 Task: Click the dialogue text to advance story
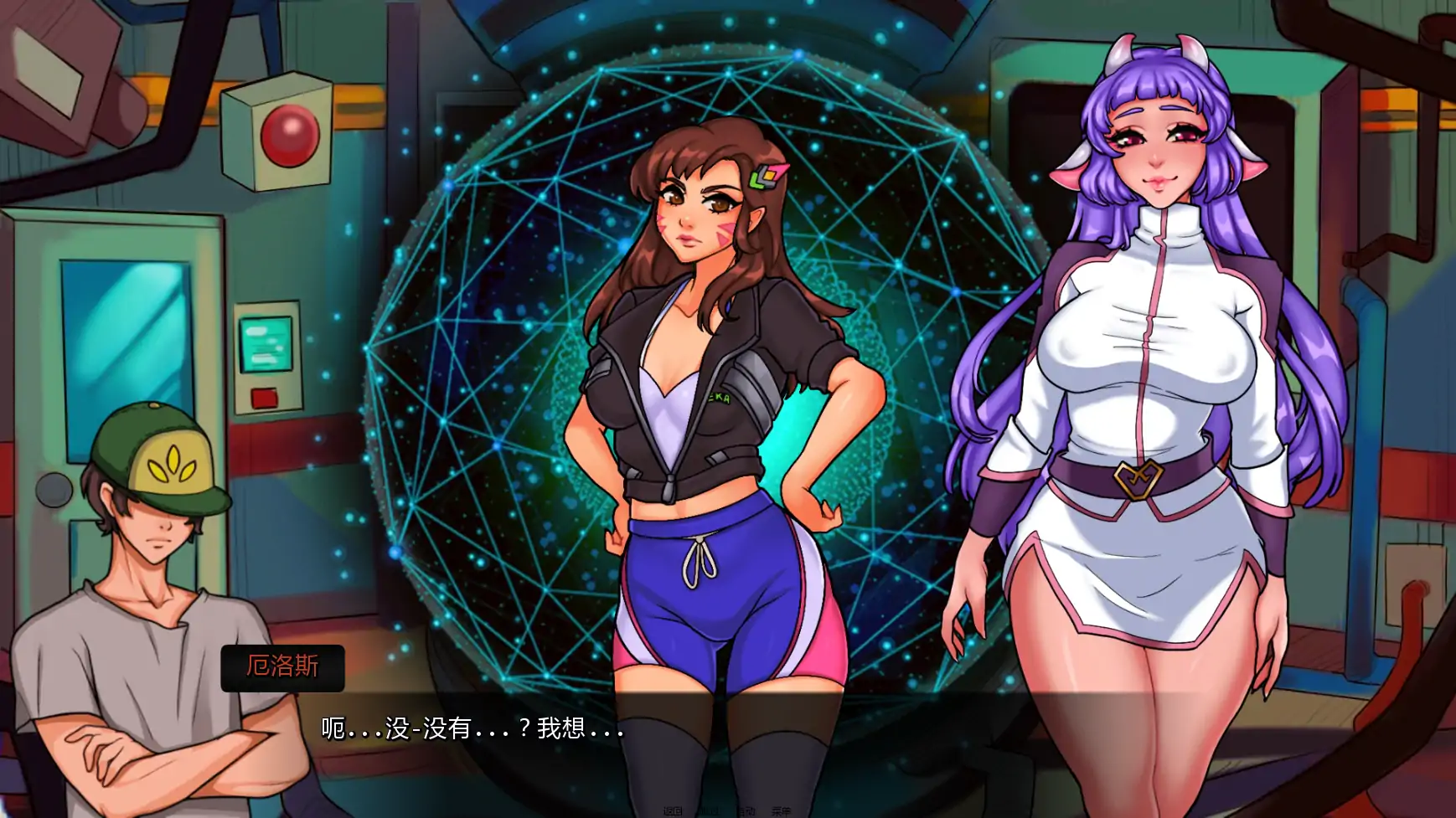point(469,728)
